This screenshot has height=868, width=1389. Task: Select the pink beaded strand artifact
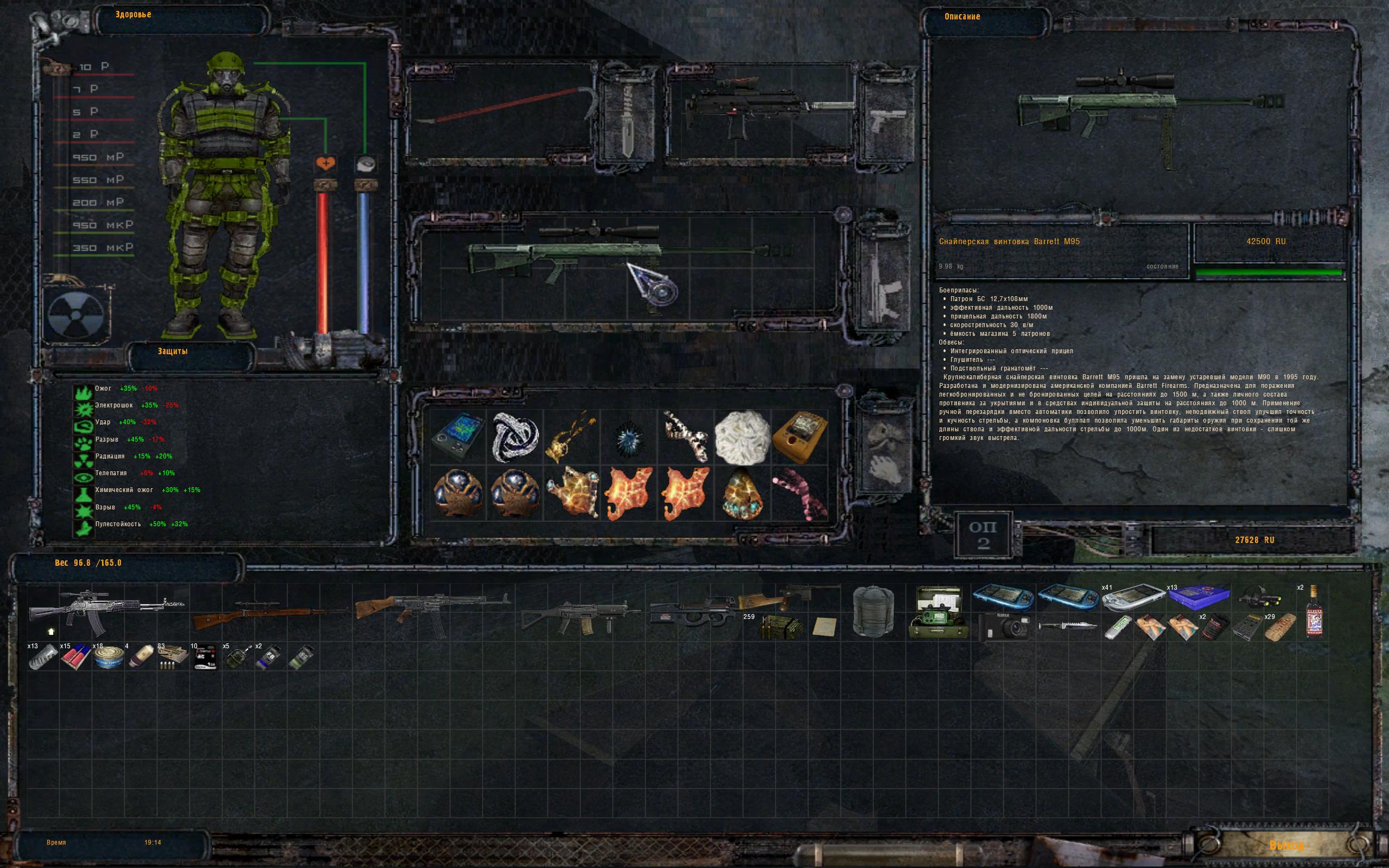click(800, 493)
